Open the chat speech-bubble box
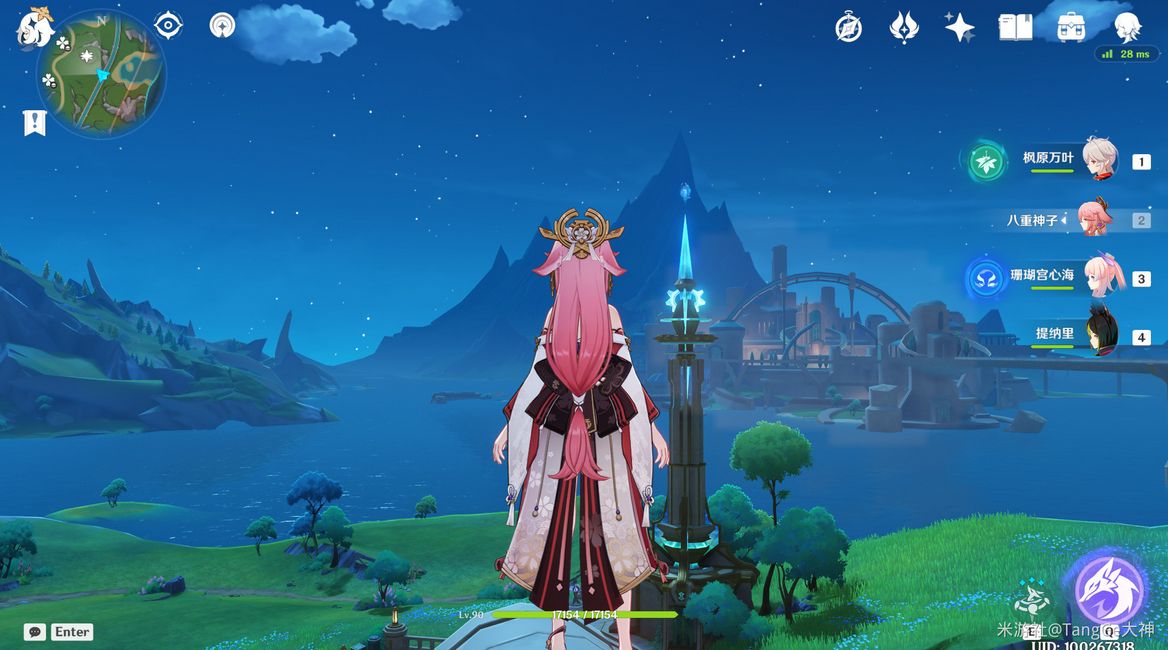Screen dimensions: 1168x650 pos(36,632)
